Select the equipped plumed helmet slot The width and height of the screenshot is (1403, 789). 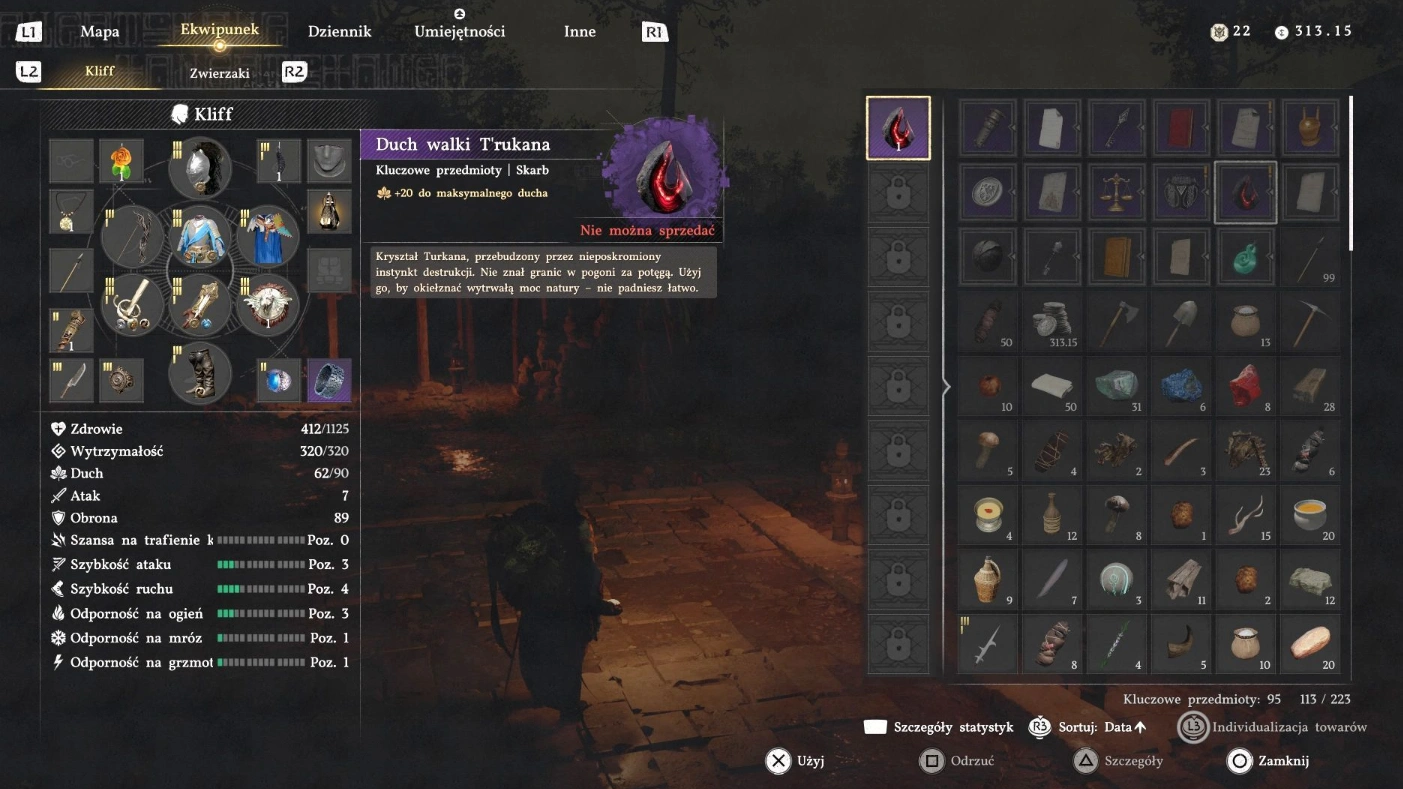click(200, 167)
